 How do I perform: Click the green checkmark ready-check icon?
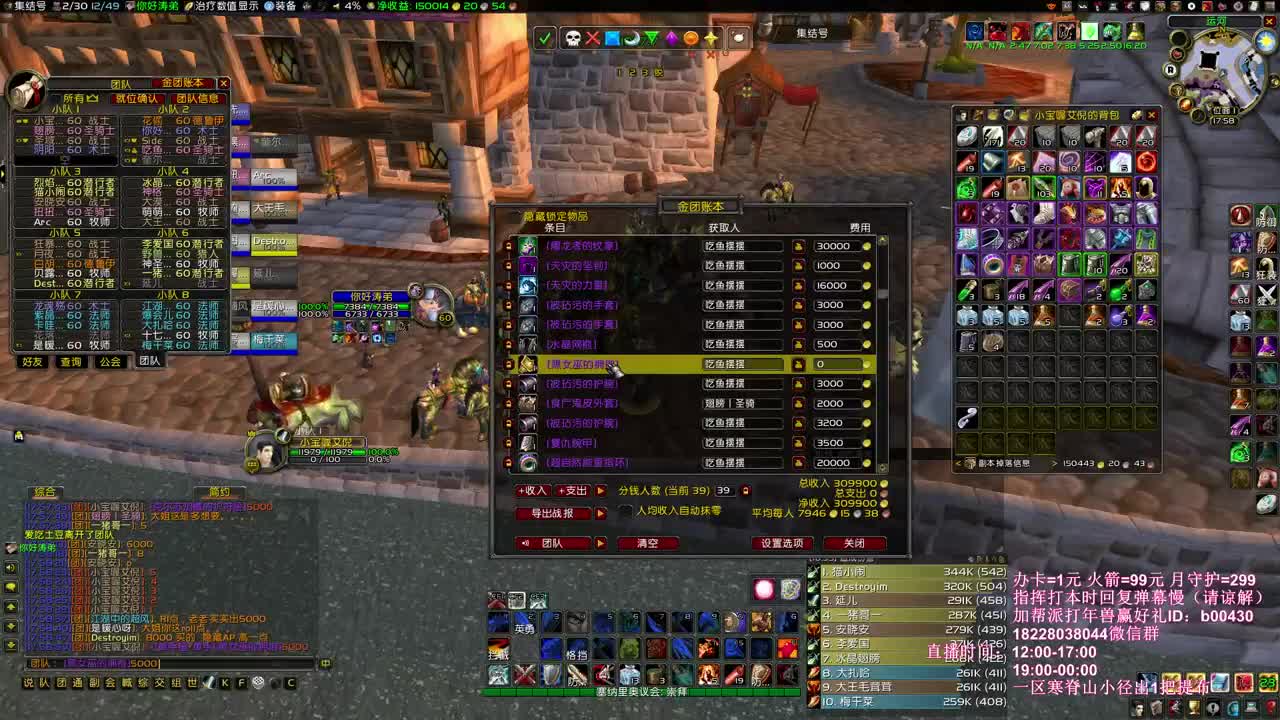click(x=544, y=38)
